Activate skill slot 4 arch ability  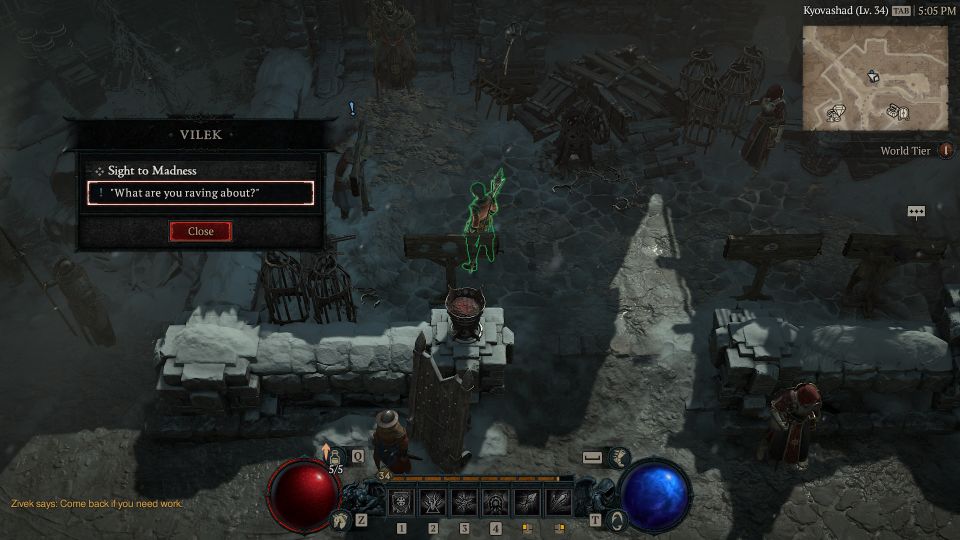[495, 502]
